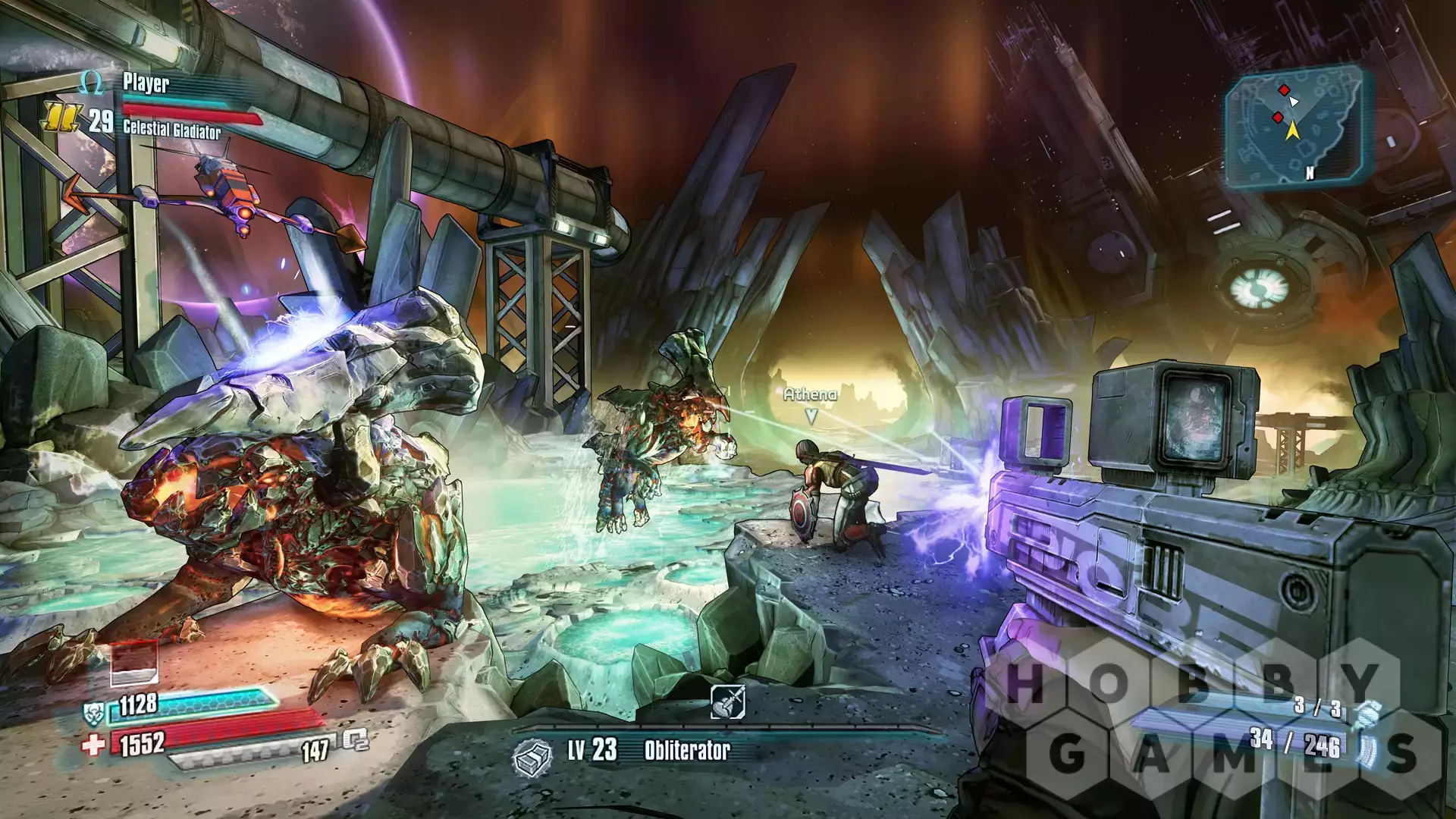Viewport: 1456px width, 819px height.
Task: Select the O2 oxygen icon next to 147
Action: point(355,740)
